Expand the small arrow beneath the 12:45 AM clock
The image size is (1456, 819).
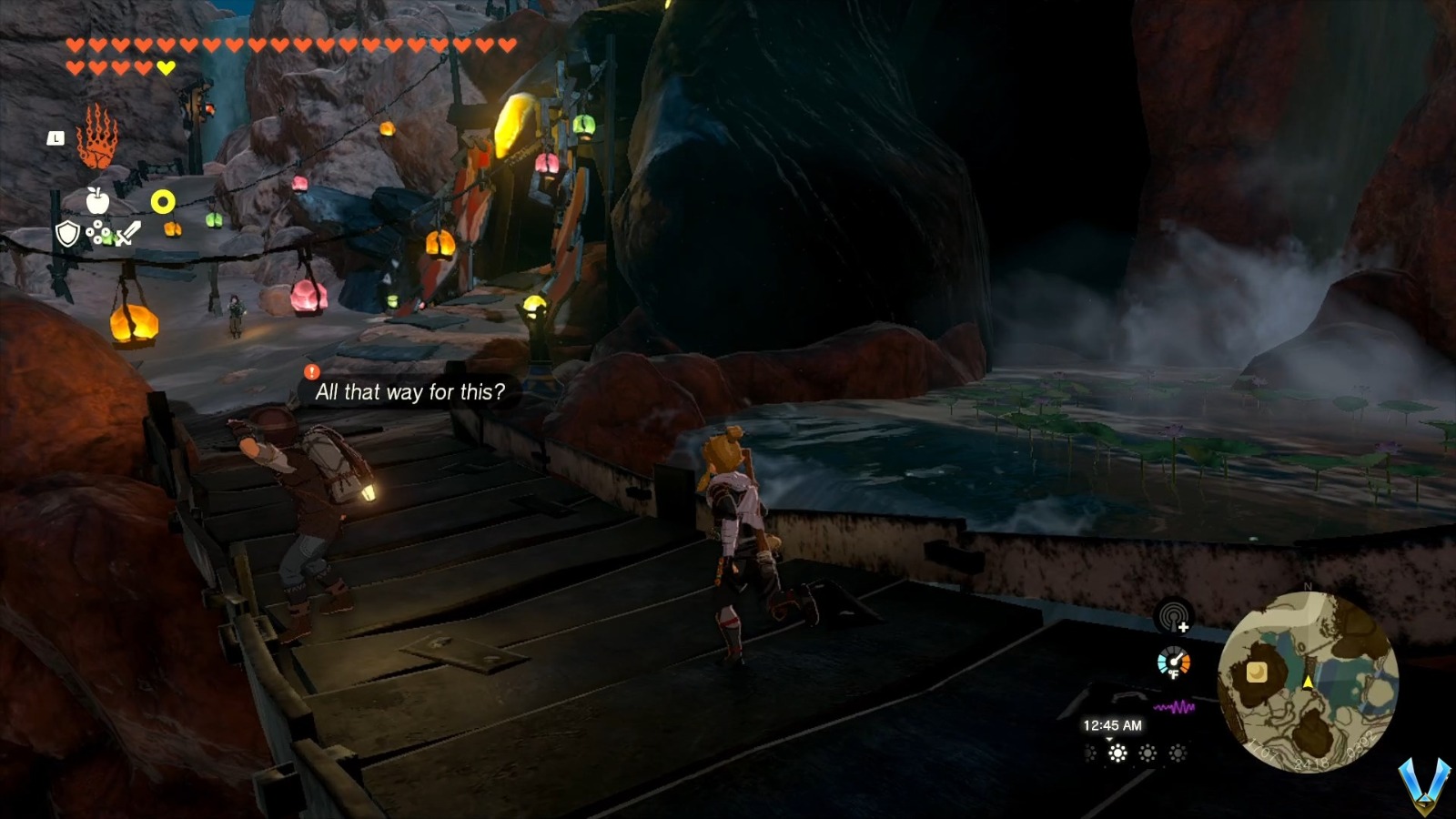pos(1109,740)
